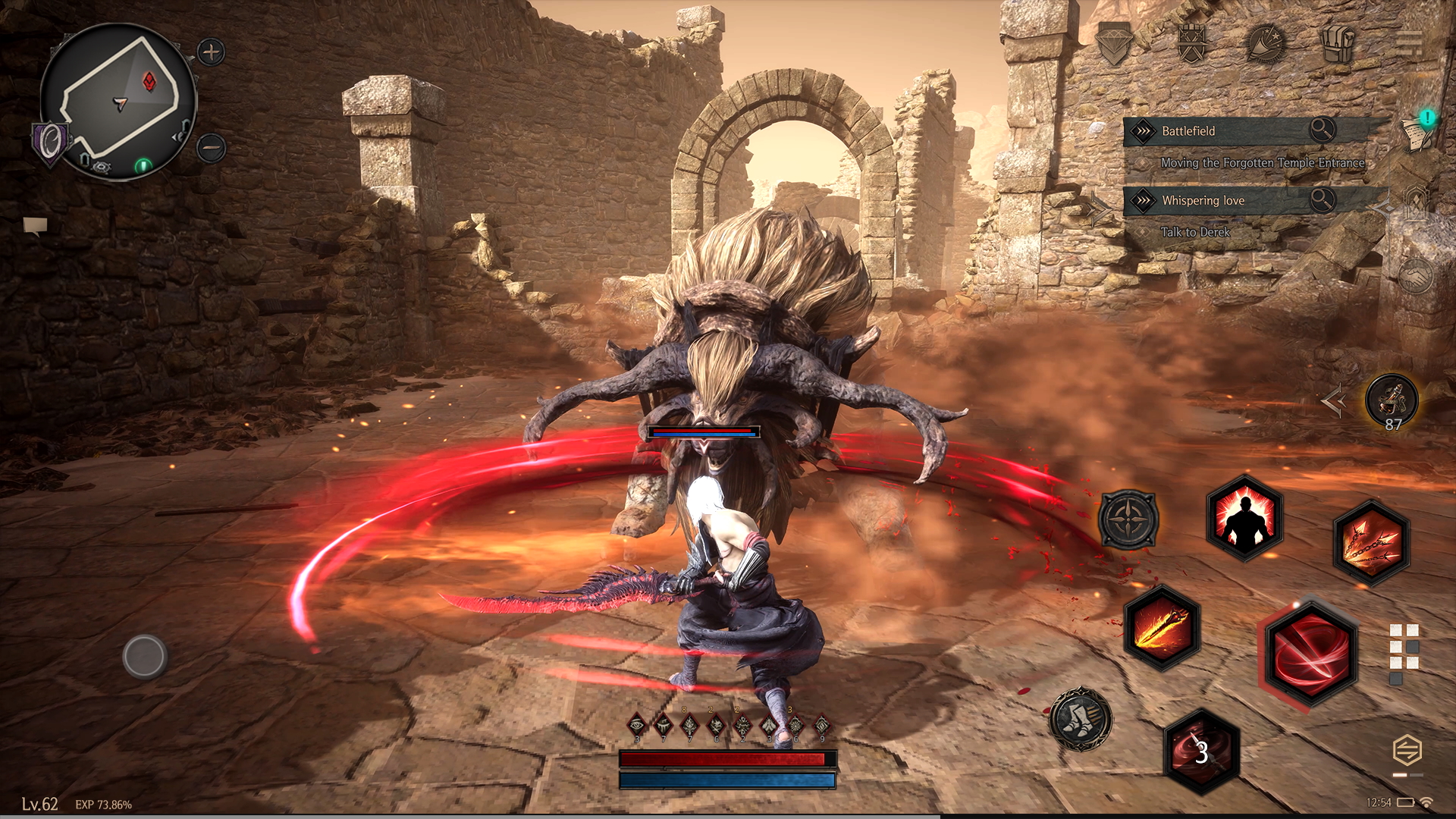
Task: Toggle the skill page squares selector
Action: pos(1404,654)
